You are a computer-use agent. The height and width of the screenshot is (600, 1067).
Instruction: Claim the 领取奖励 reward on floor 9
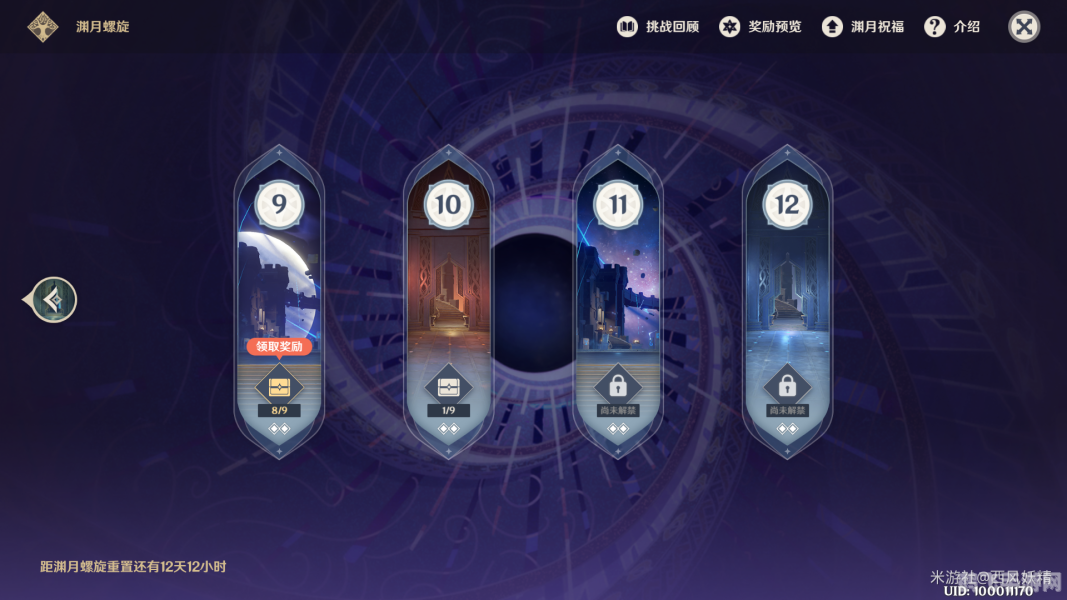[x=279, y=347]
